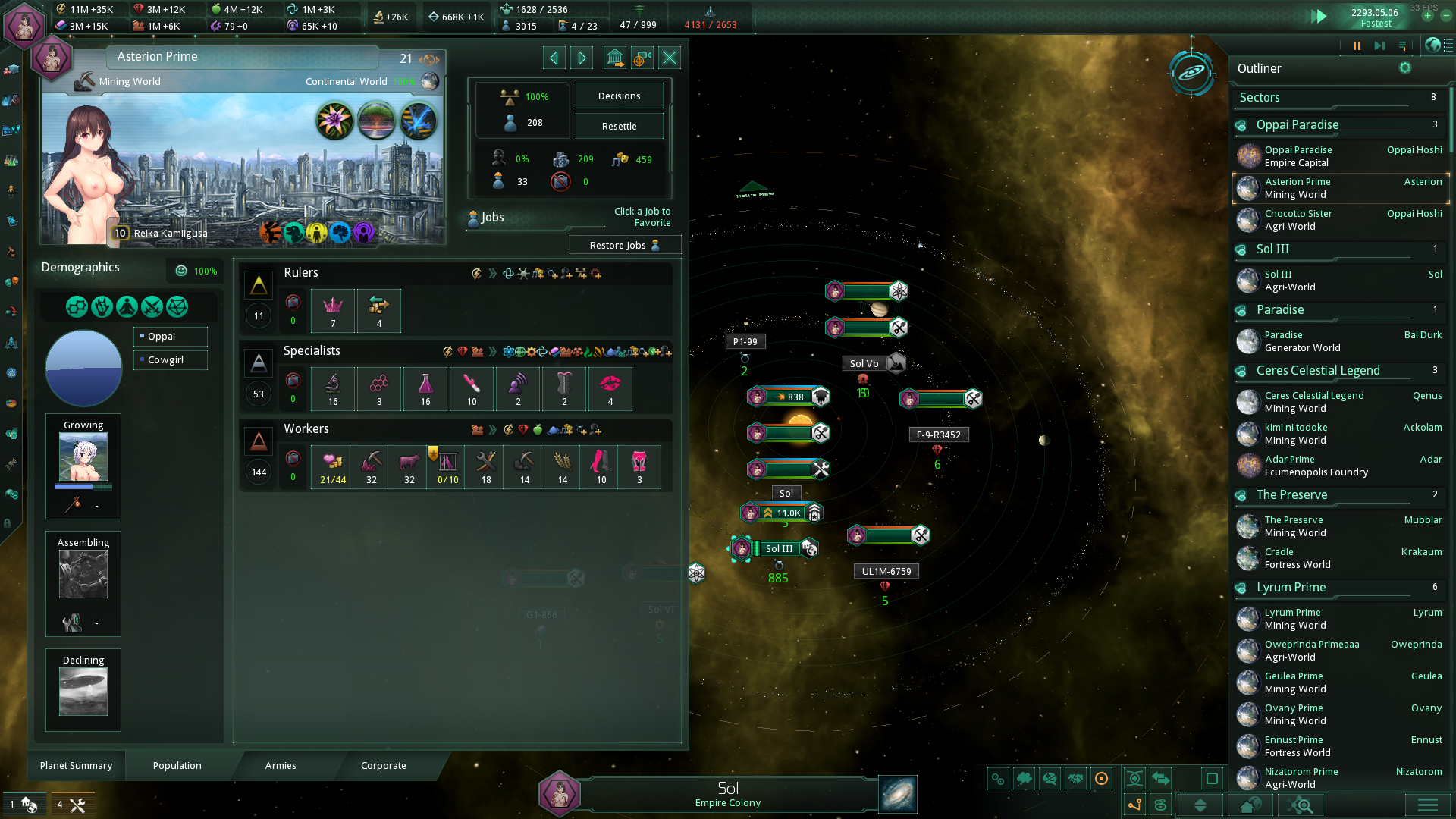Restore Jobs on this planet
Viewport: 1456px width, 819px height.
click(624, 246)
